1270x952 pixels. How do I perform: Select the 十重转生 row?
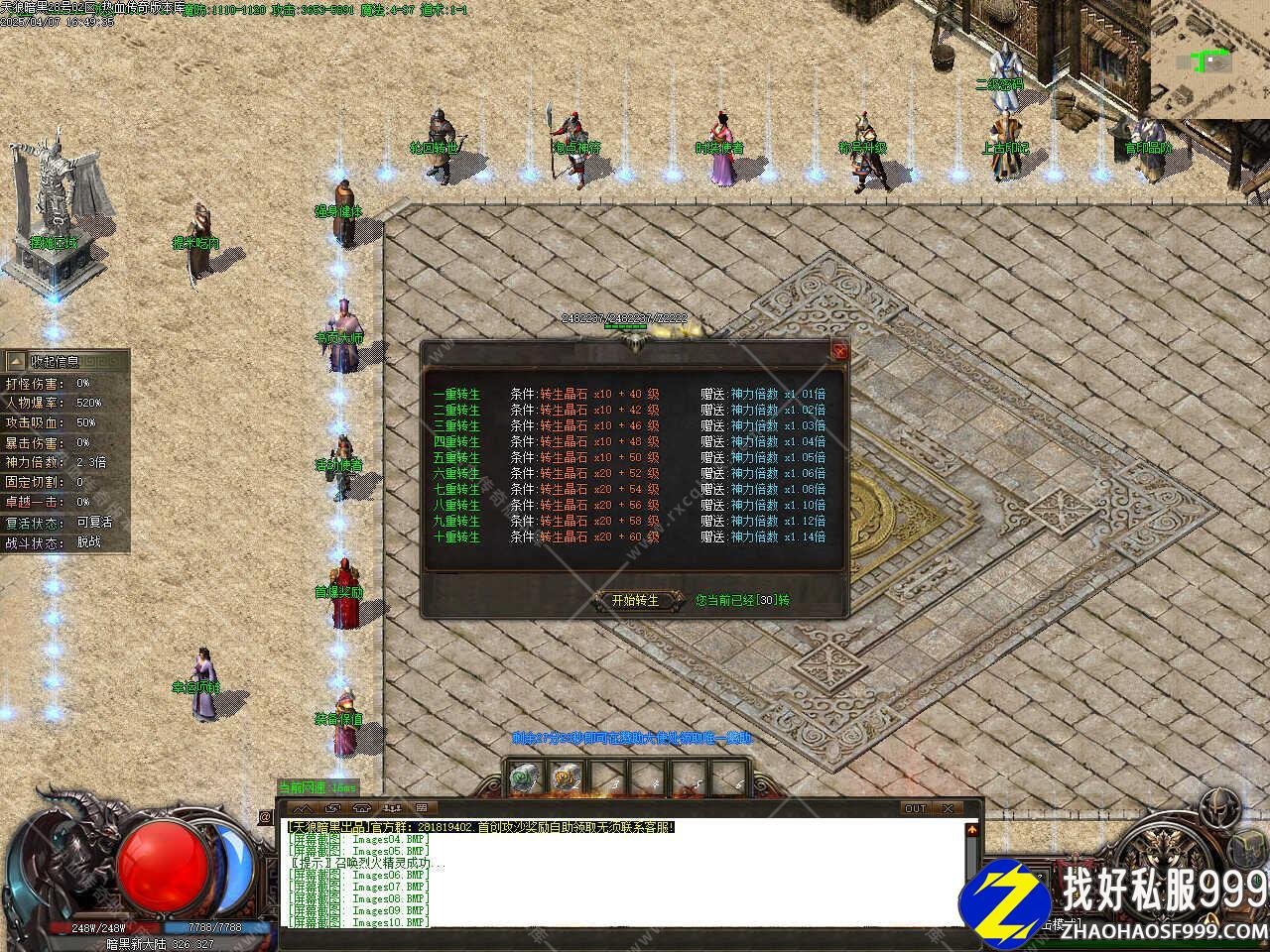tap(456, 536)
